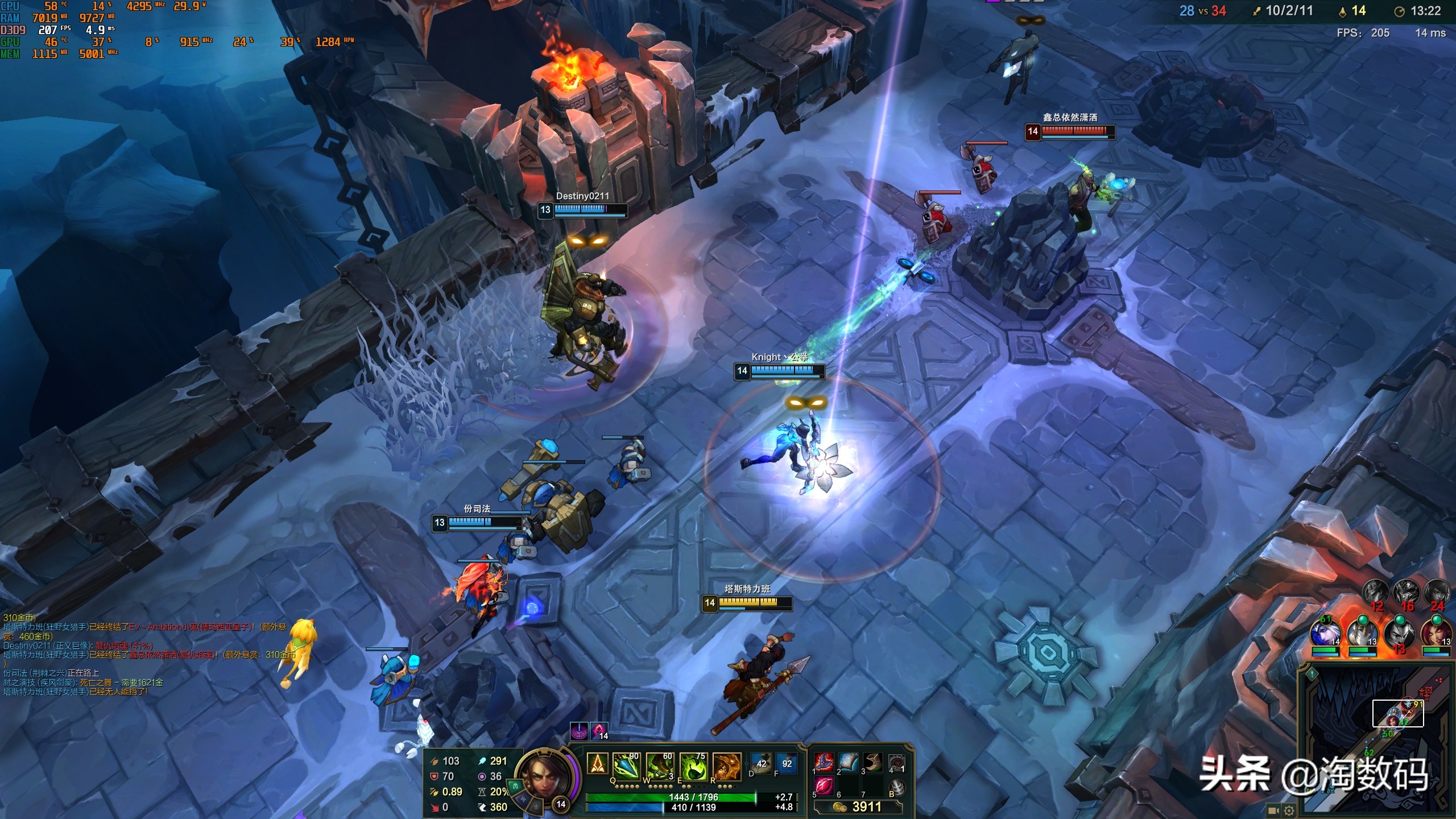
Task: Select the passive ability icon
Action: [x=597, y=764]
